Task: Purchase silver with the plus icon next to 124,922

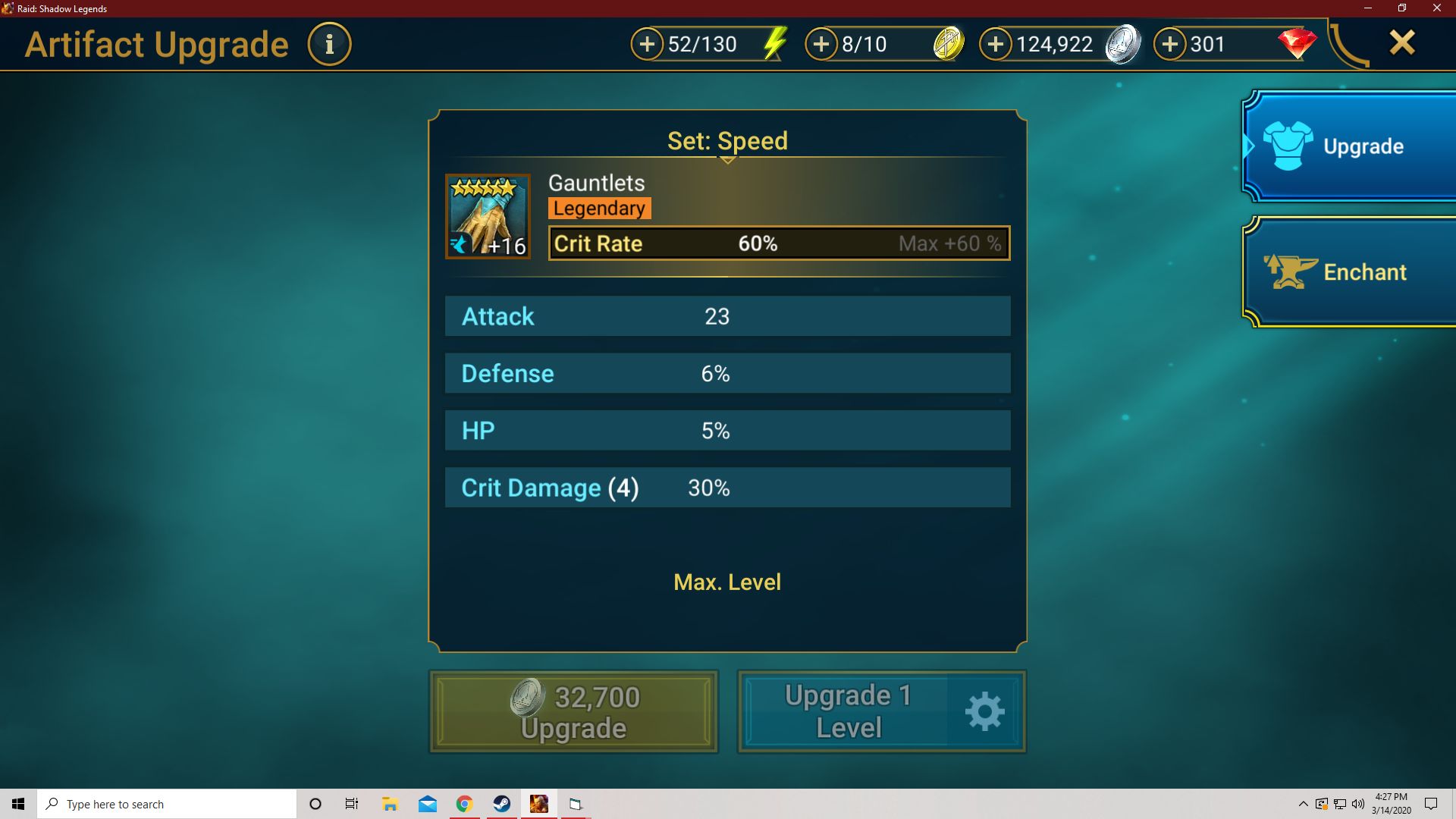Action: (x=996, y=44)
